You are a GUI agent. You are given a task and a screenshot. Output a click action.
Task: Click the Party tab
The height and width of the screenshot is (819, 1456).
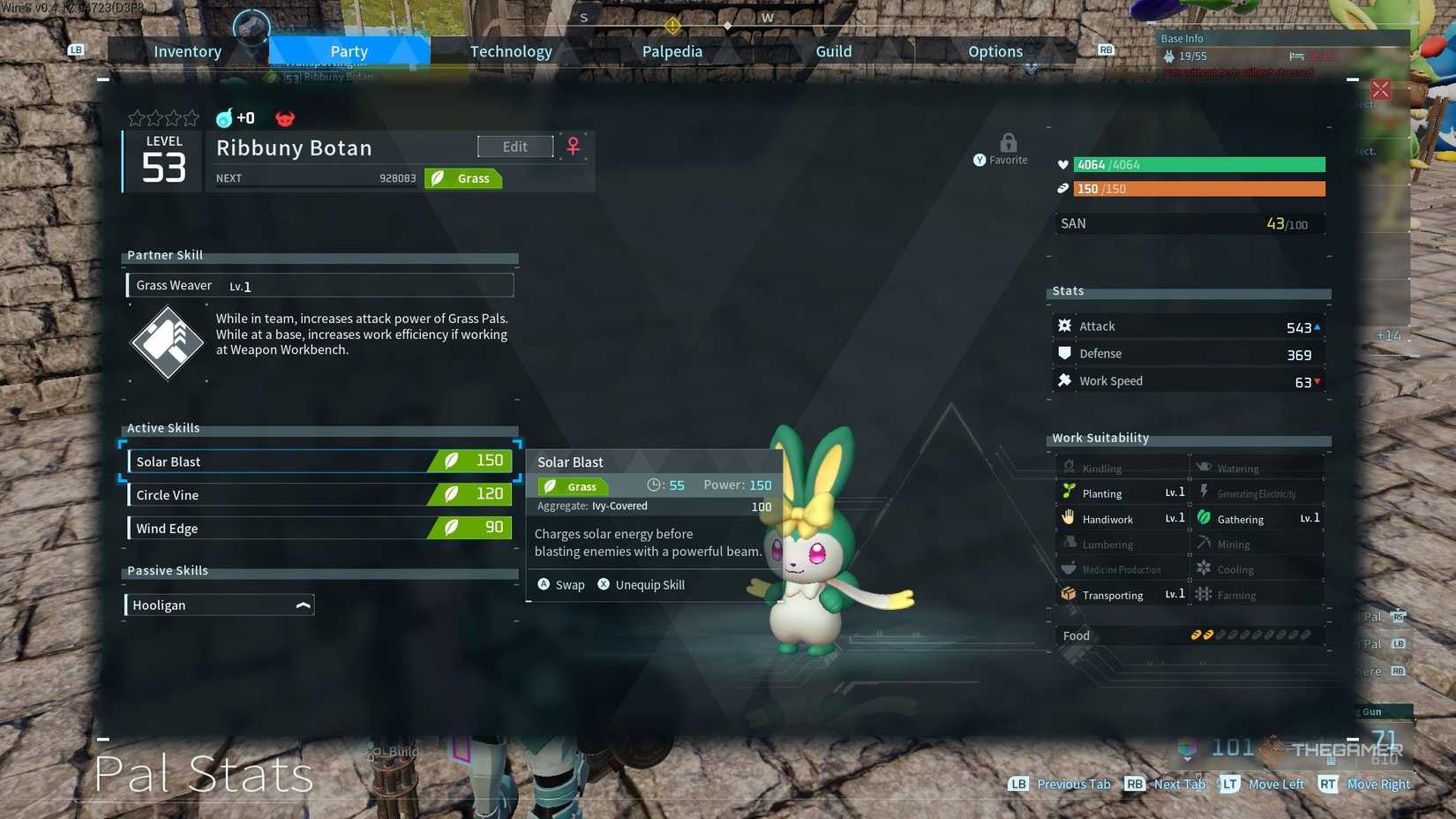[x=349, y=51]
